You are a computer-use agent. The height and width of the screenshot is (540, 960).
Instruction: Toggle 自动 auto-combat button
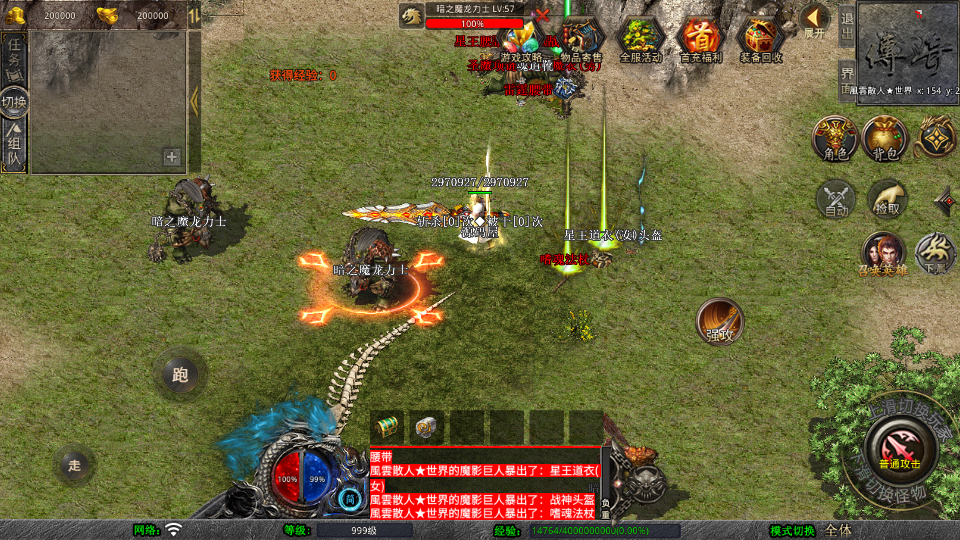point(836,199)
